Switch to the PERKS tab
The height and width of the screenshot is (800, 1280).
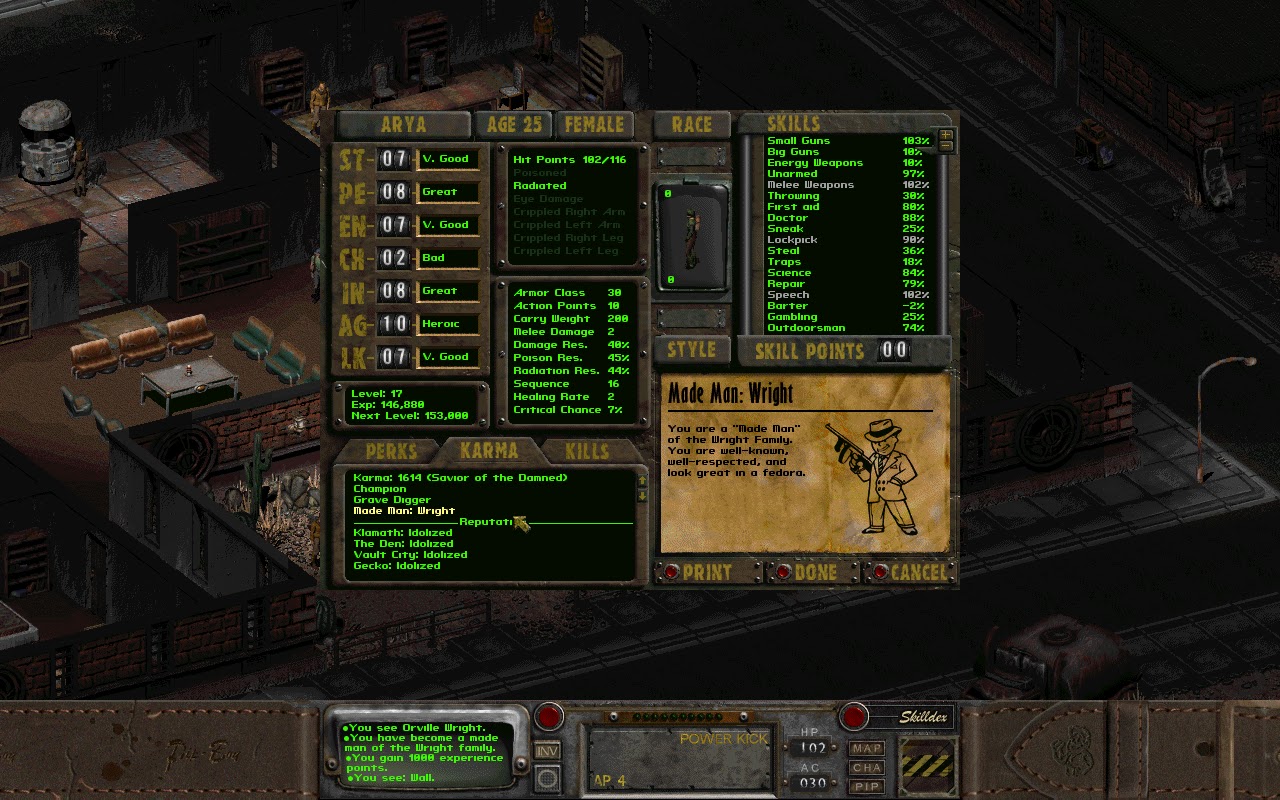click(x=391, y=451)
